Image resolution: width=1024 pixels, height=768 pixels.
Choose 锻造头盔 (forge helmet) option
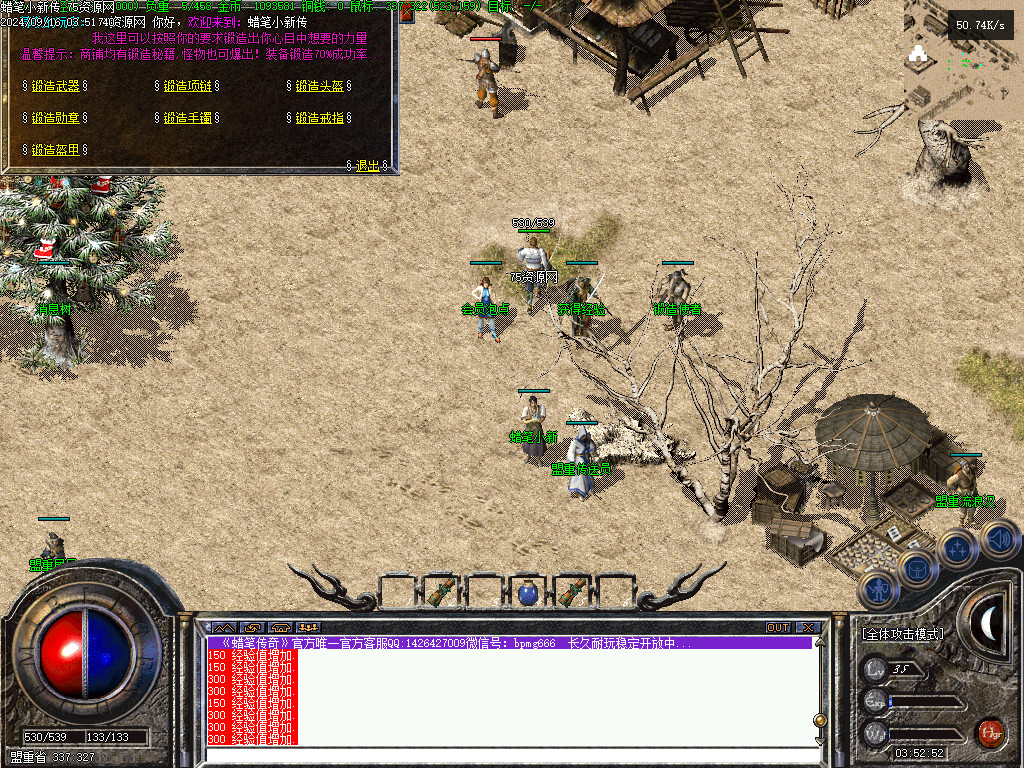click(x=319, y=86)
